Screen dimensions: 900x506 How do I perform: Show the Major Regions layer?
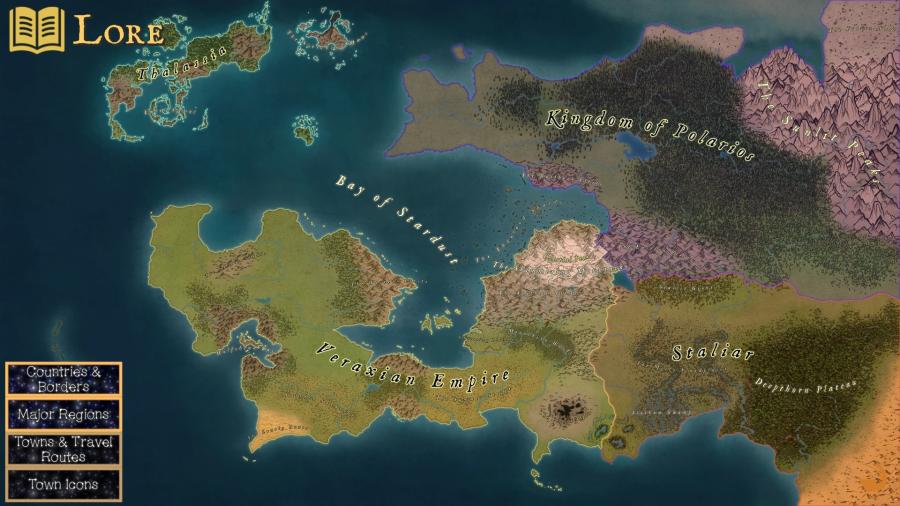(64, 413)
